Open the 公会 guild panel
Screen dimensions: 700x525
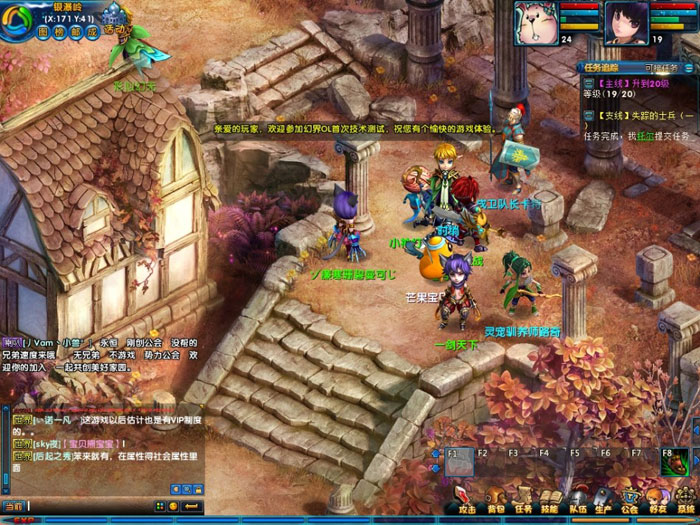click(630, 499)
